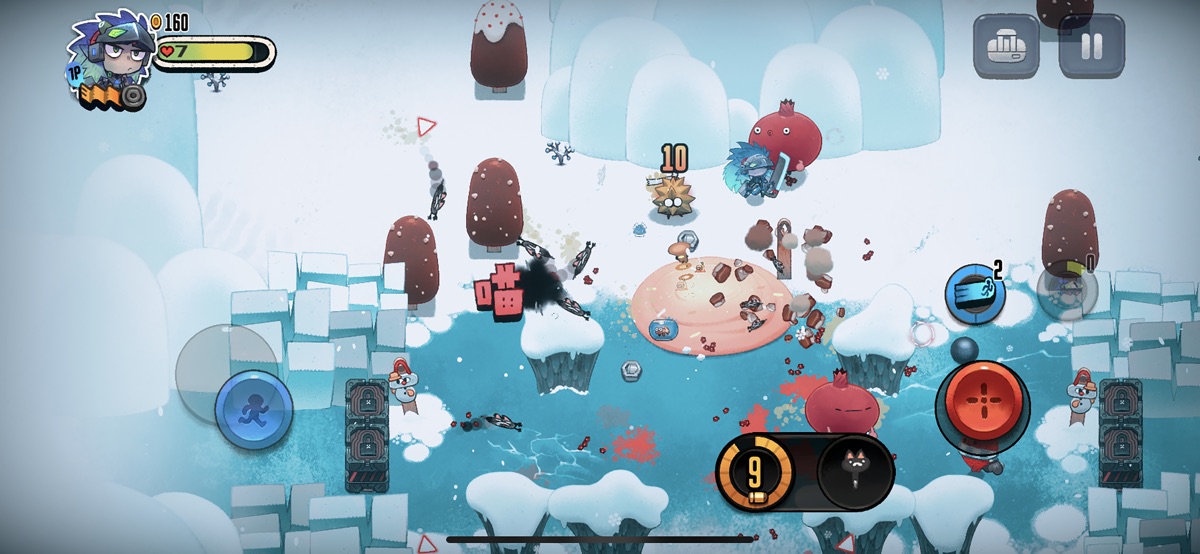This screenshot has width=1200, height=554.
Task: Use the greyed-out skill on cooldown
Action: coord(1067,292)
